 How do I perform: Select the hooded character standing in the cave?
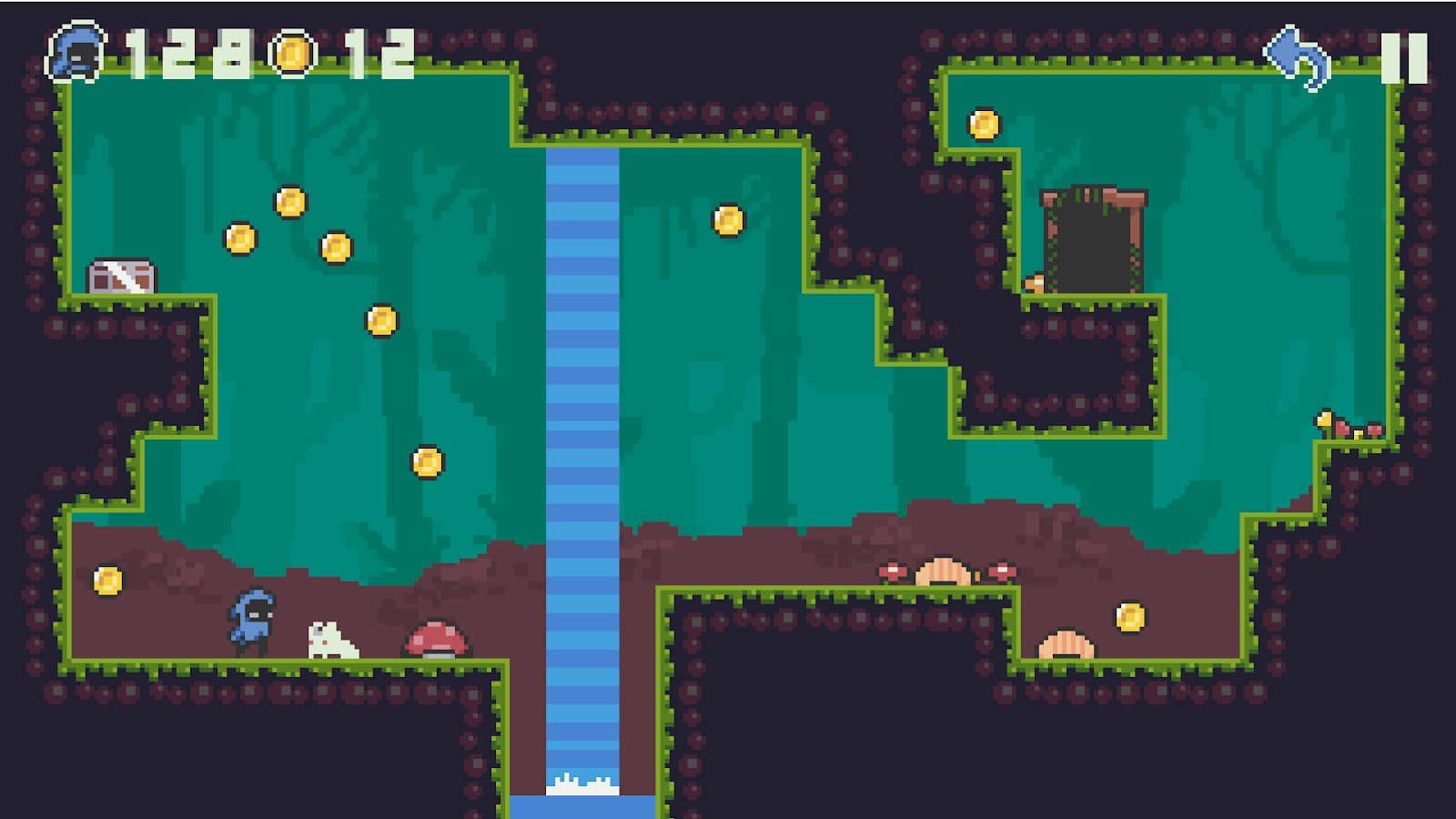point(253,623)
